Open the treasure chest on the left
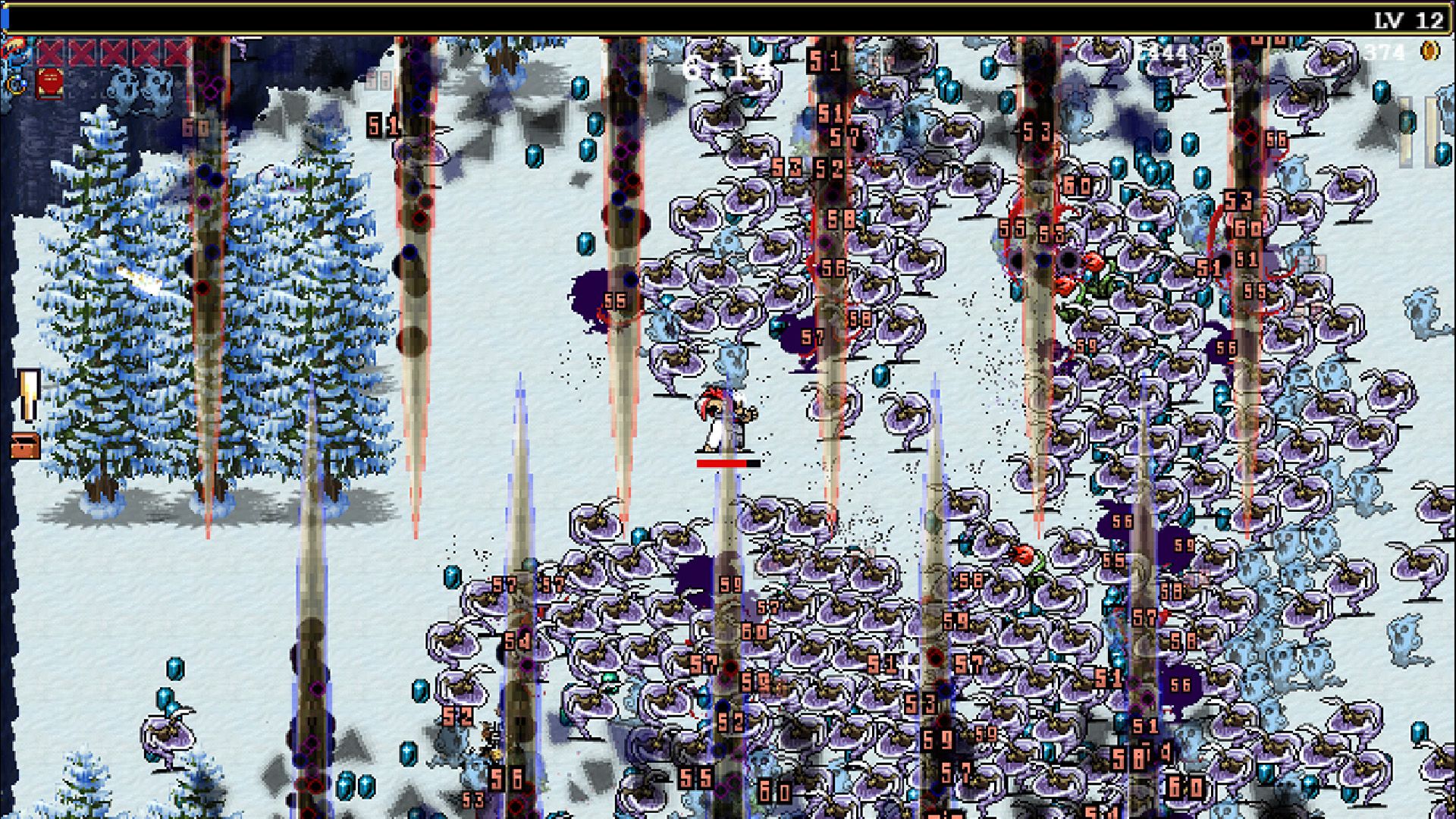Viewport: 1456px width, 819px height. [24, 446]
